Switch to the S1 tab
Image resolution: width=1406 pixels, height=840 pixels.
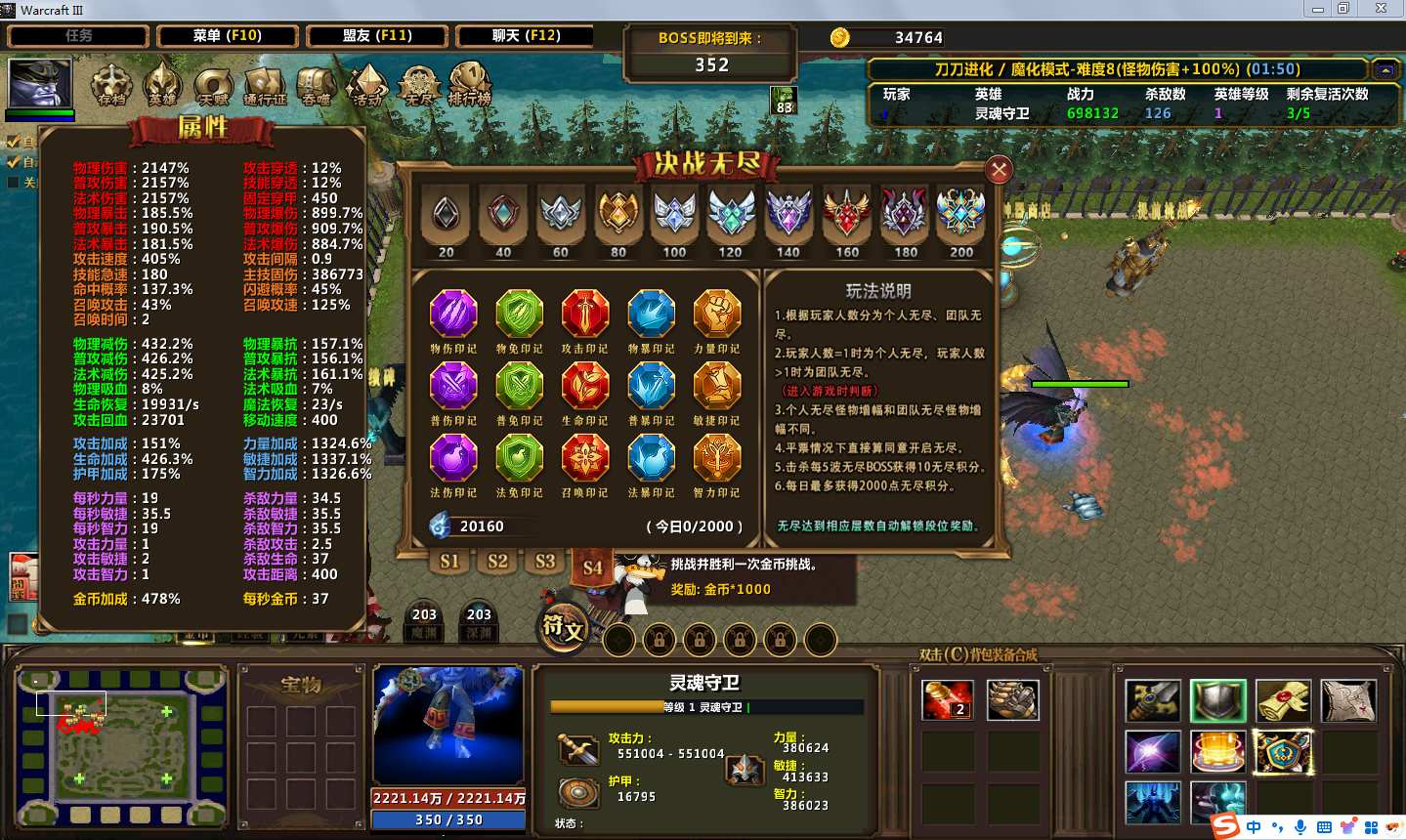pyautogui.click(x=449, y=562)
